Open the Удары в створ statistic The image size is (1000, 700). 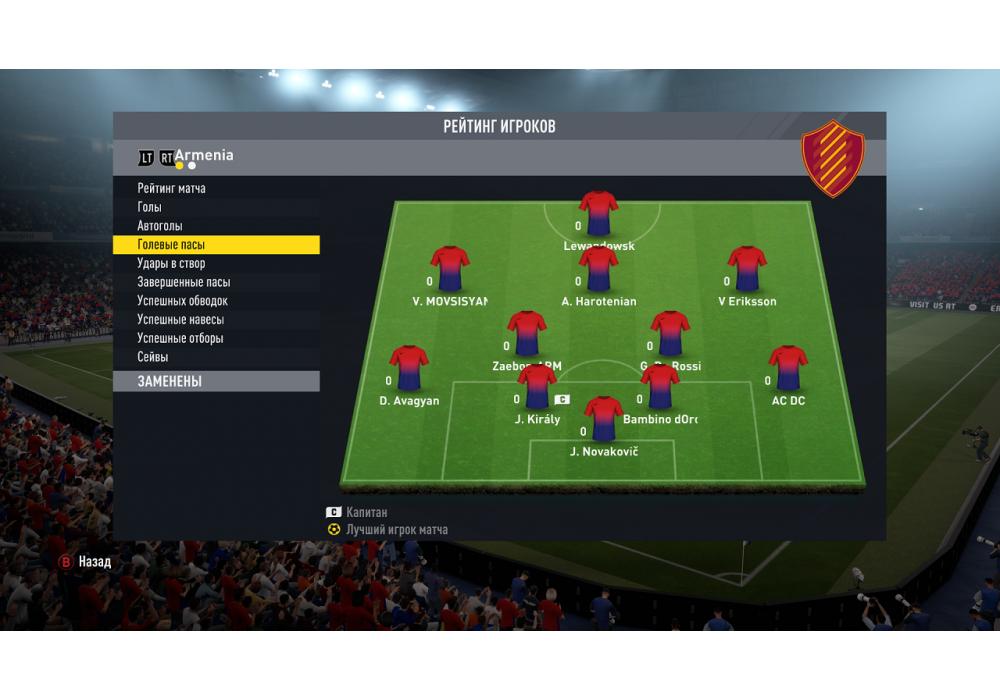click(x=171, y=264)
